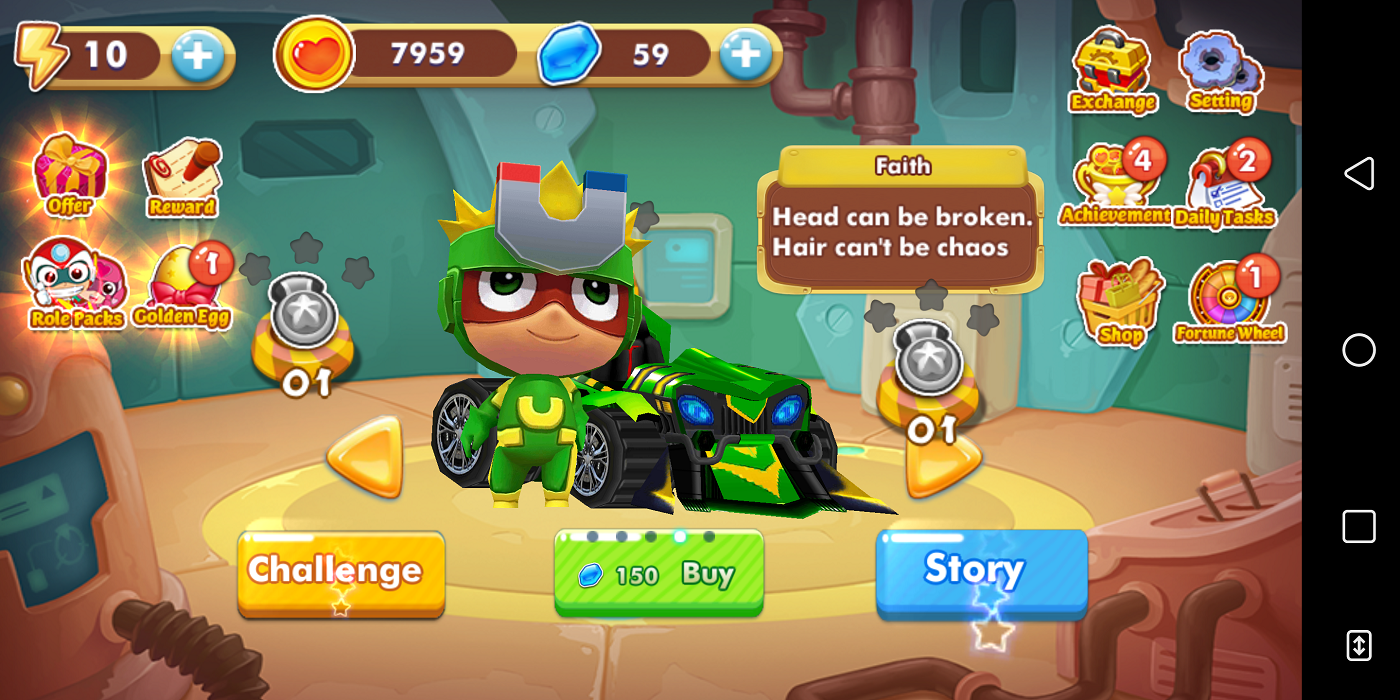The width and height of the screenshot is (1400, 700).
Task: Start the Challenge mode
Action: click(341, 572)
